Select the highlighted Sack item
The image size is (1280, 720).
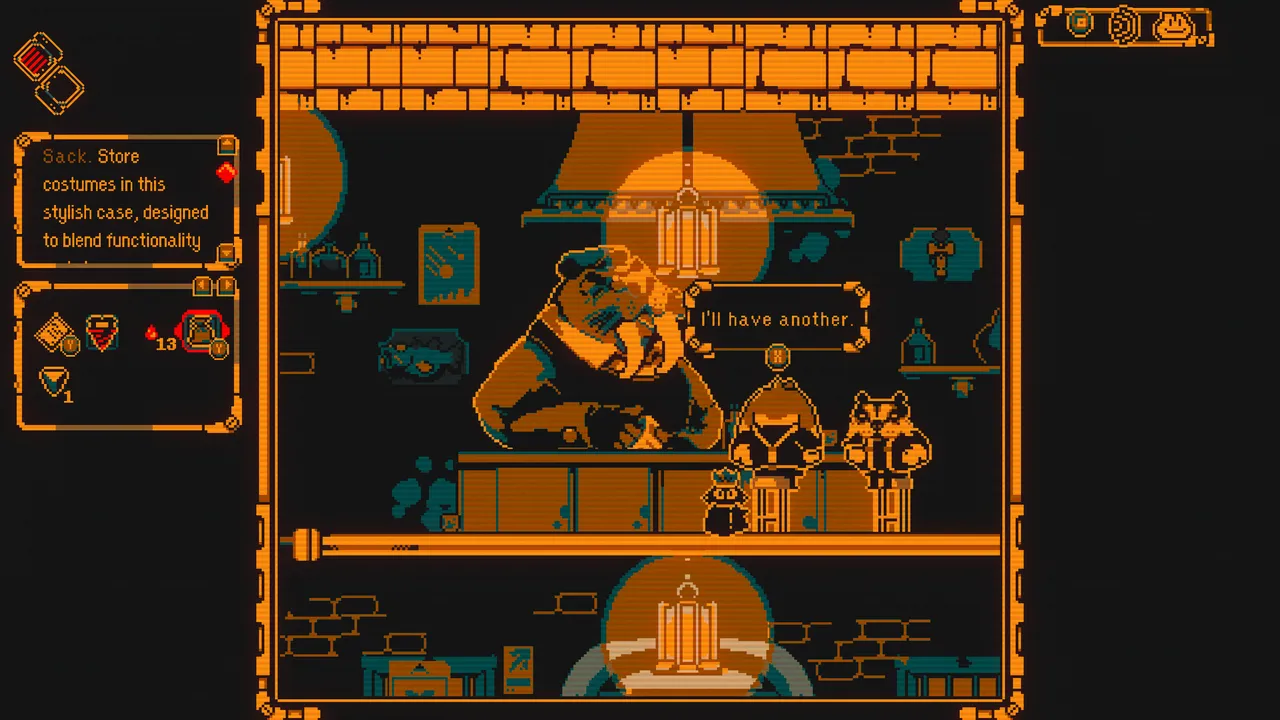(202, 331)
